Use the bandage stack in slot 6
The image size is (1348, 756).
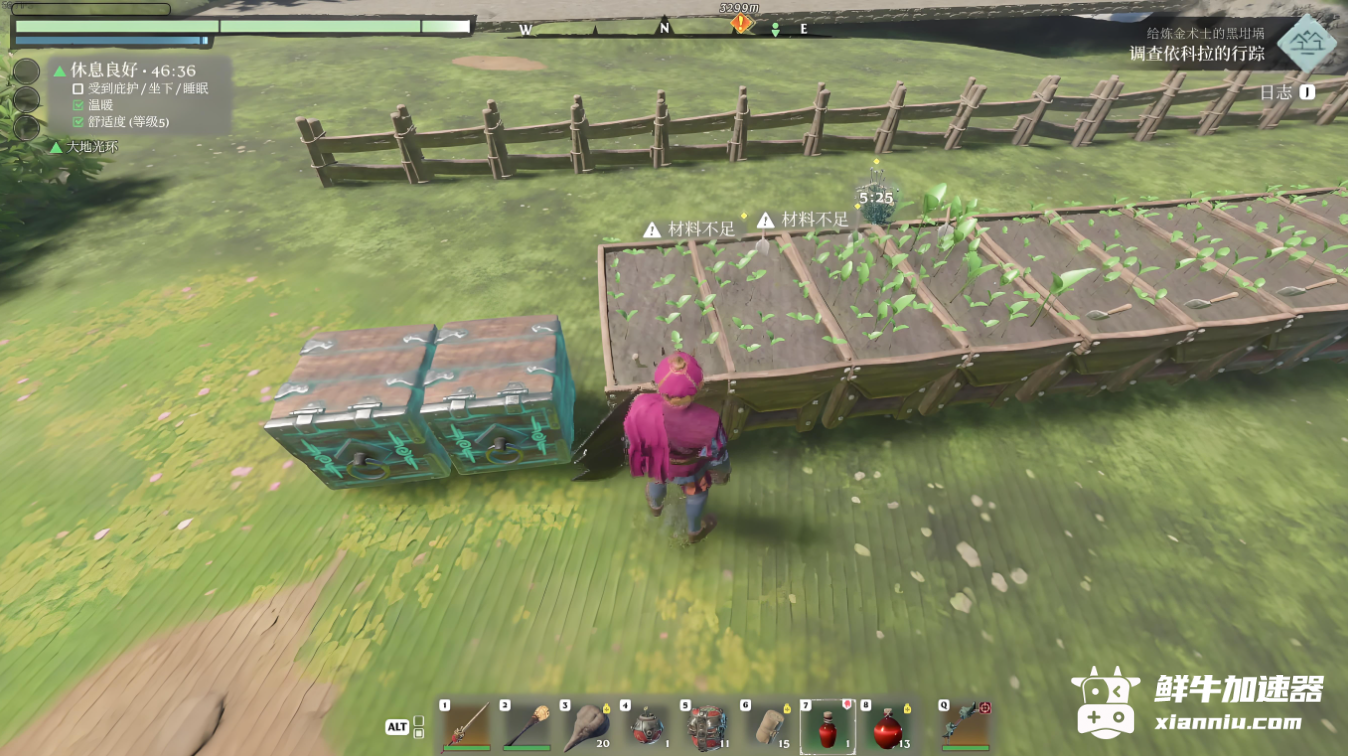coord(766,725)
